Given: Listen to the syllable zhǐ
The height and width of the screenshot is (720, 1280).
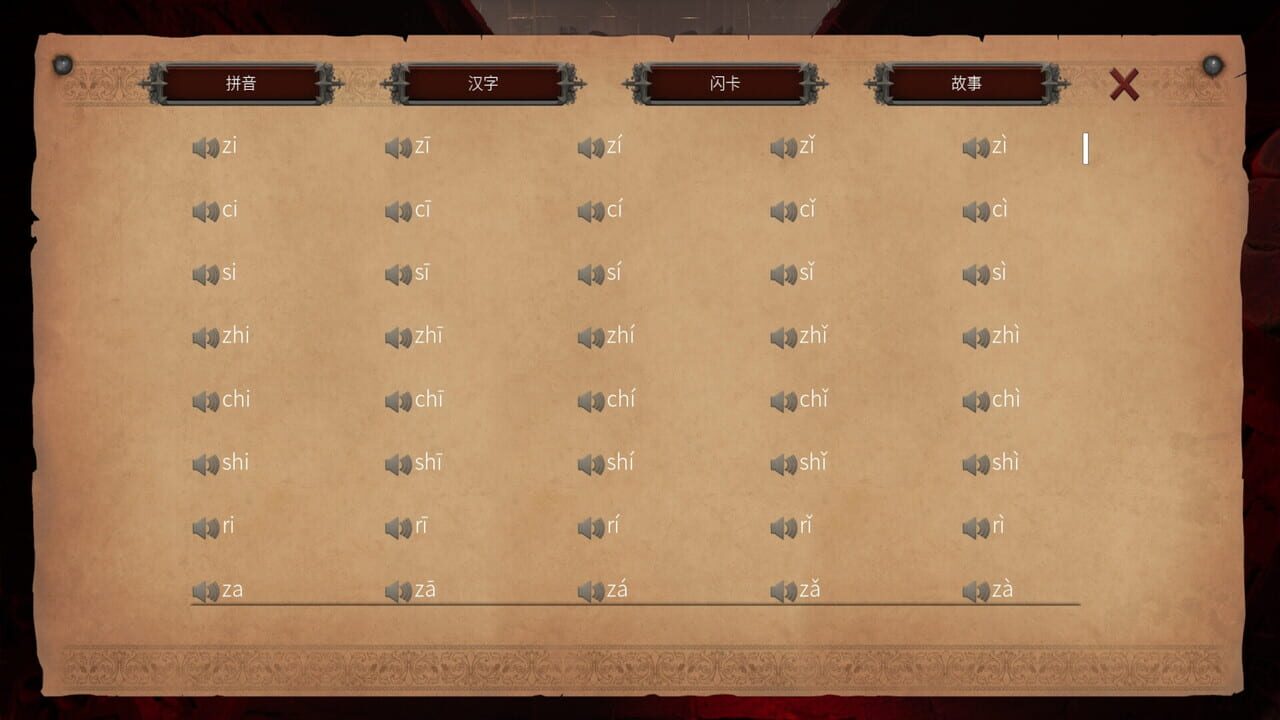Looking at the screenshot, I should [x=783, y=336].
